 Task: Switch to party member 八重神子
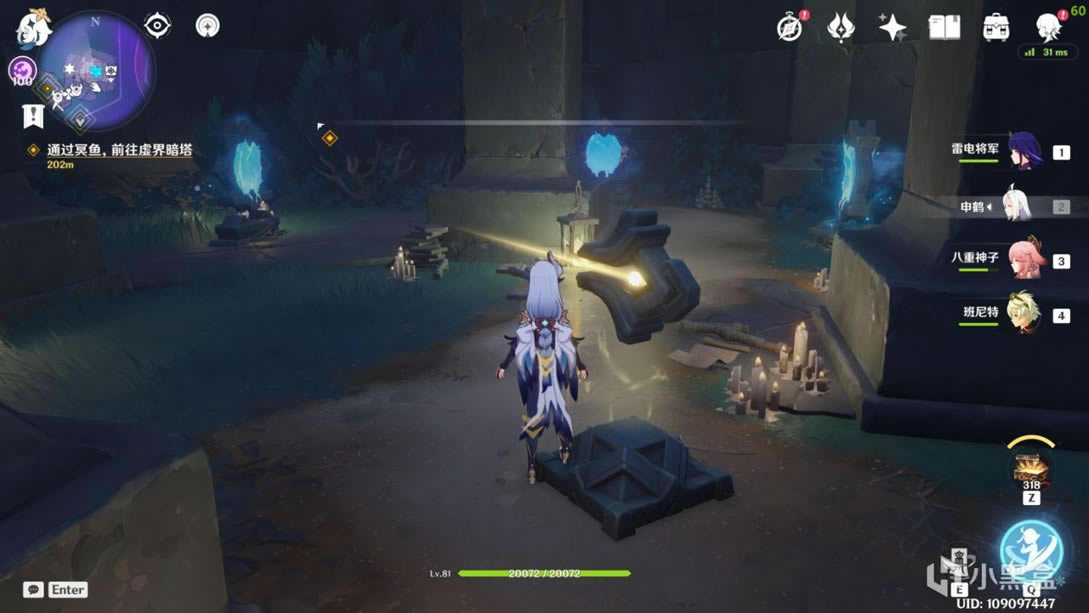pos(1022,259)
